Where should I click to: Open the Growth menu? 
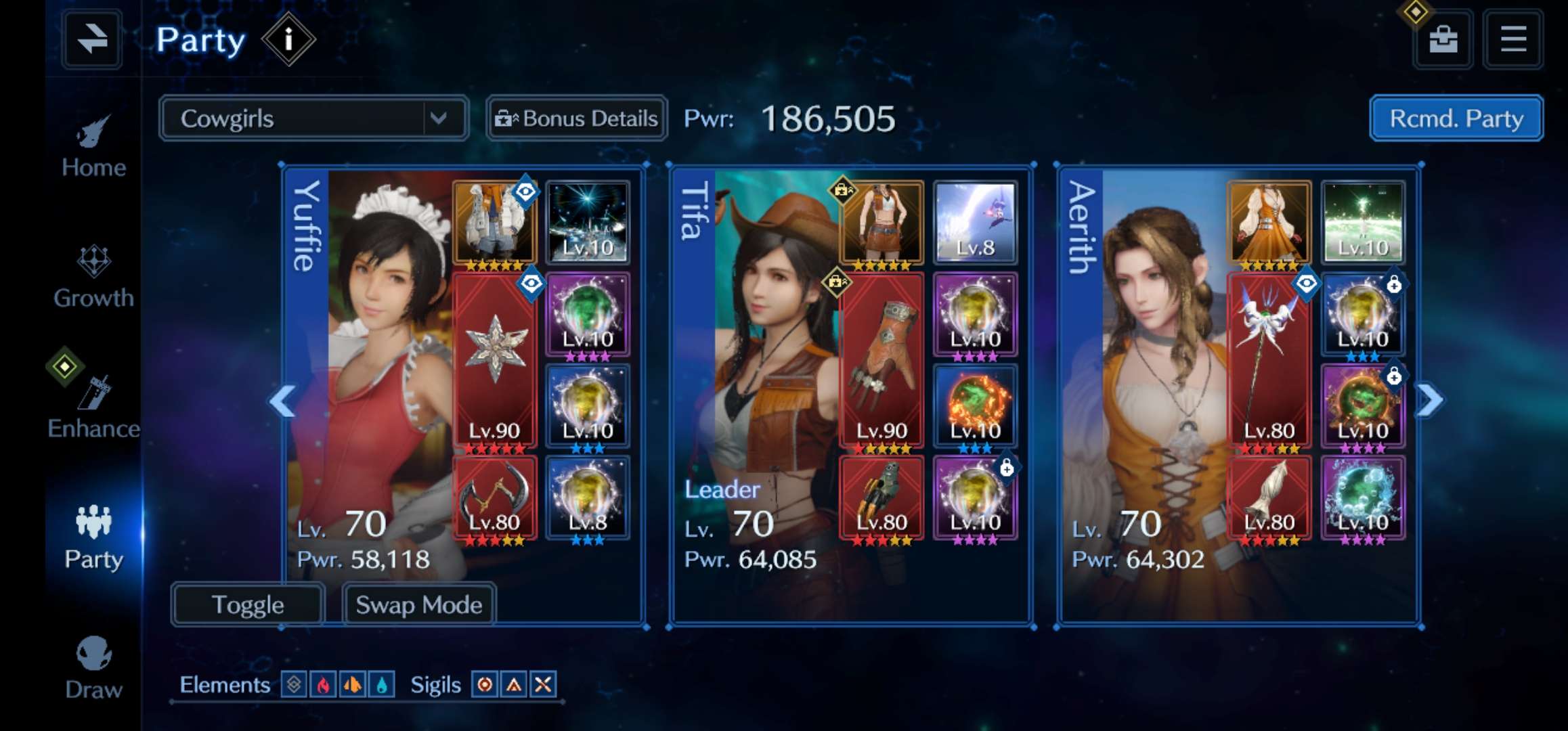tap(93, 278)
